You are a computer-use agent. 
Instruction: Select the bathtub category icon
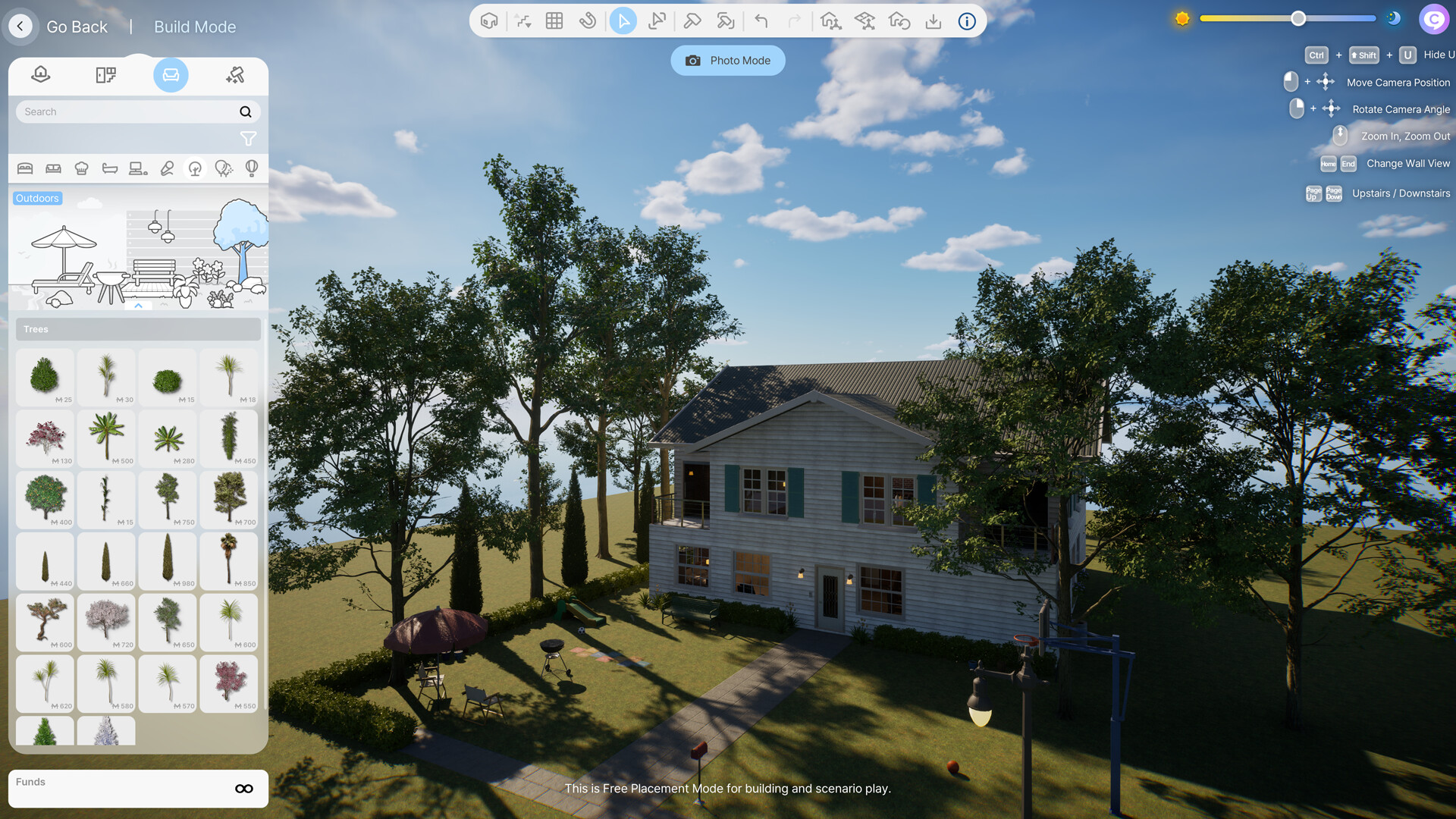point(109,168)
